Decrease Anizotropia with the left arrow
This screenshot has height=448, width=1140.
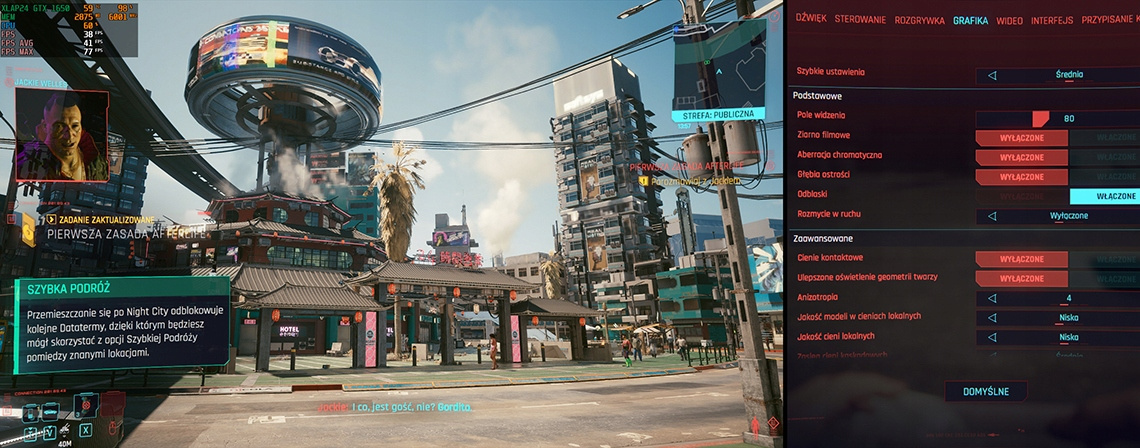(992, 298)
